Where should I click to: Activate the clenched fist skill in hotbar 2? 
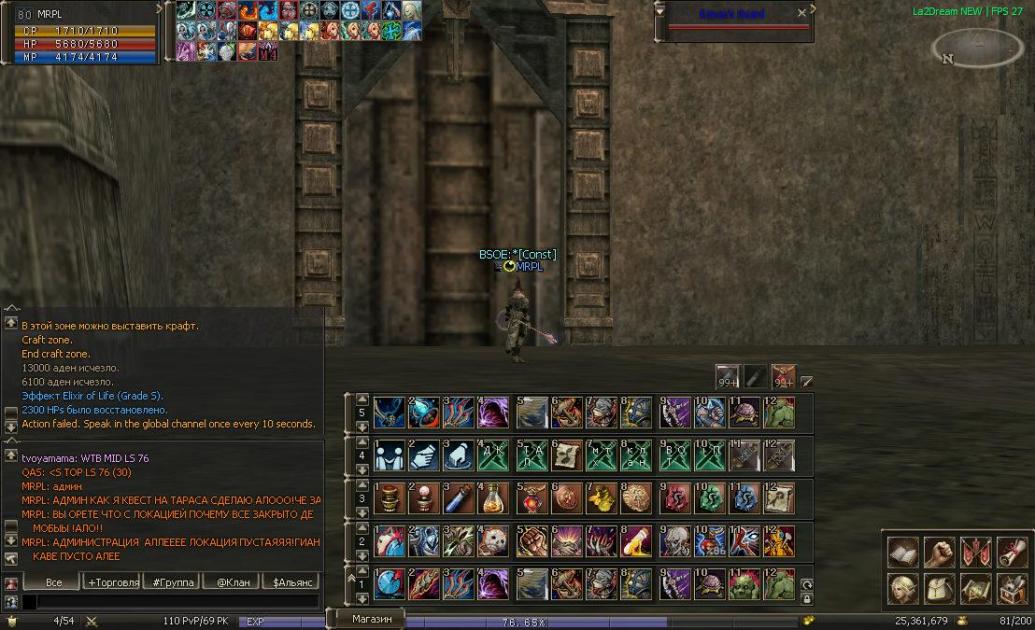pyautogui.click(x=530, y=541)
